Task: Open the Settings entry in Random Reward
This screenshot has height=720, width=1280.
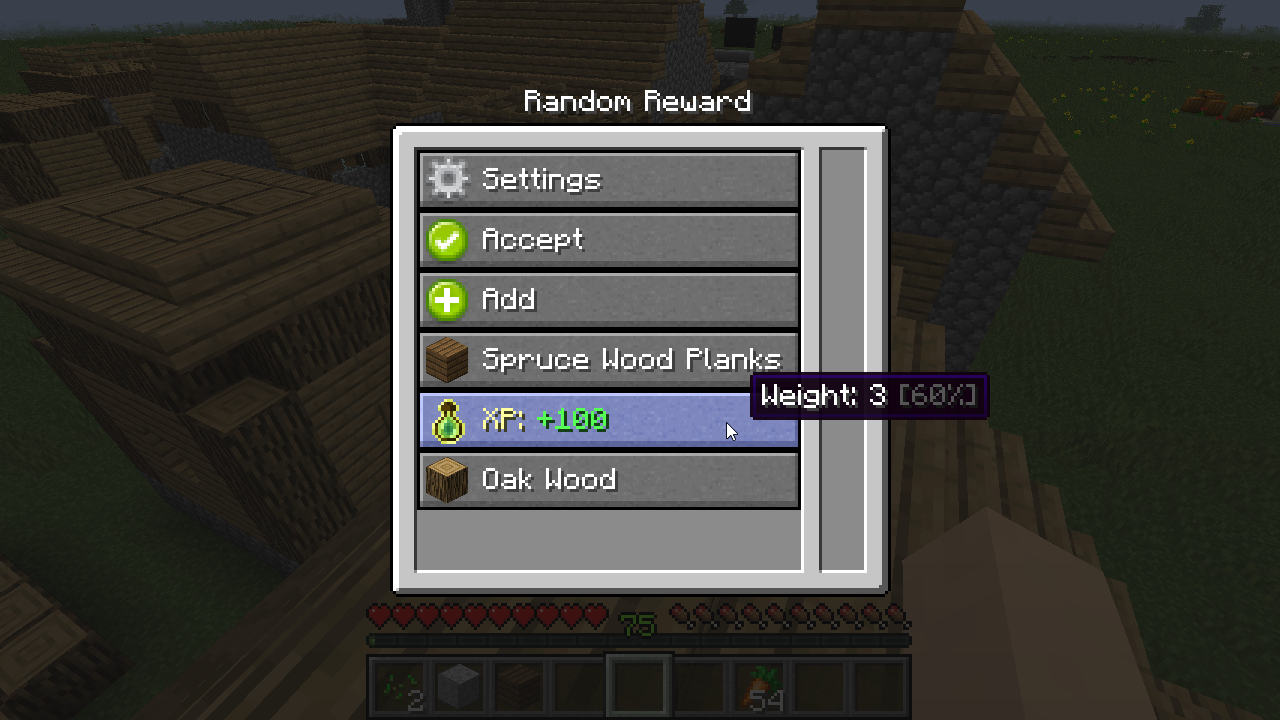Action: point(608,180)
